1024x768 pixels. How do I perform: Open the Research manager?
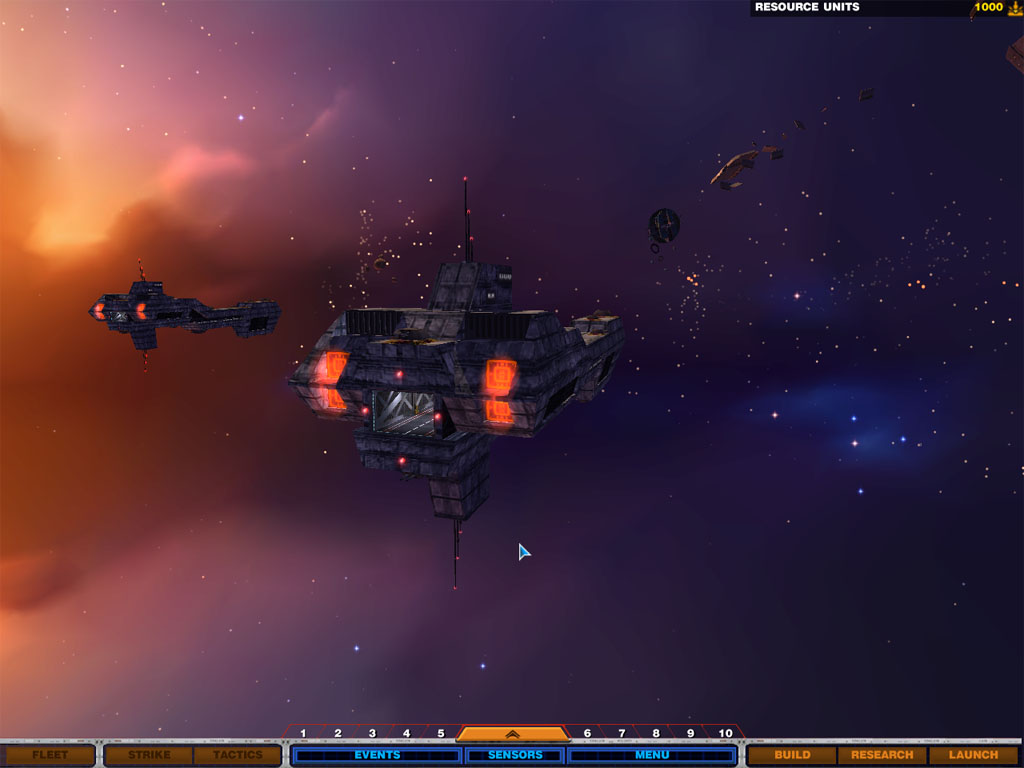pyautogui.click(x=882, y=755)
